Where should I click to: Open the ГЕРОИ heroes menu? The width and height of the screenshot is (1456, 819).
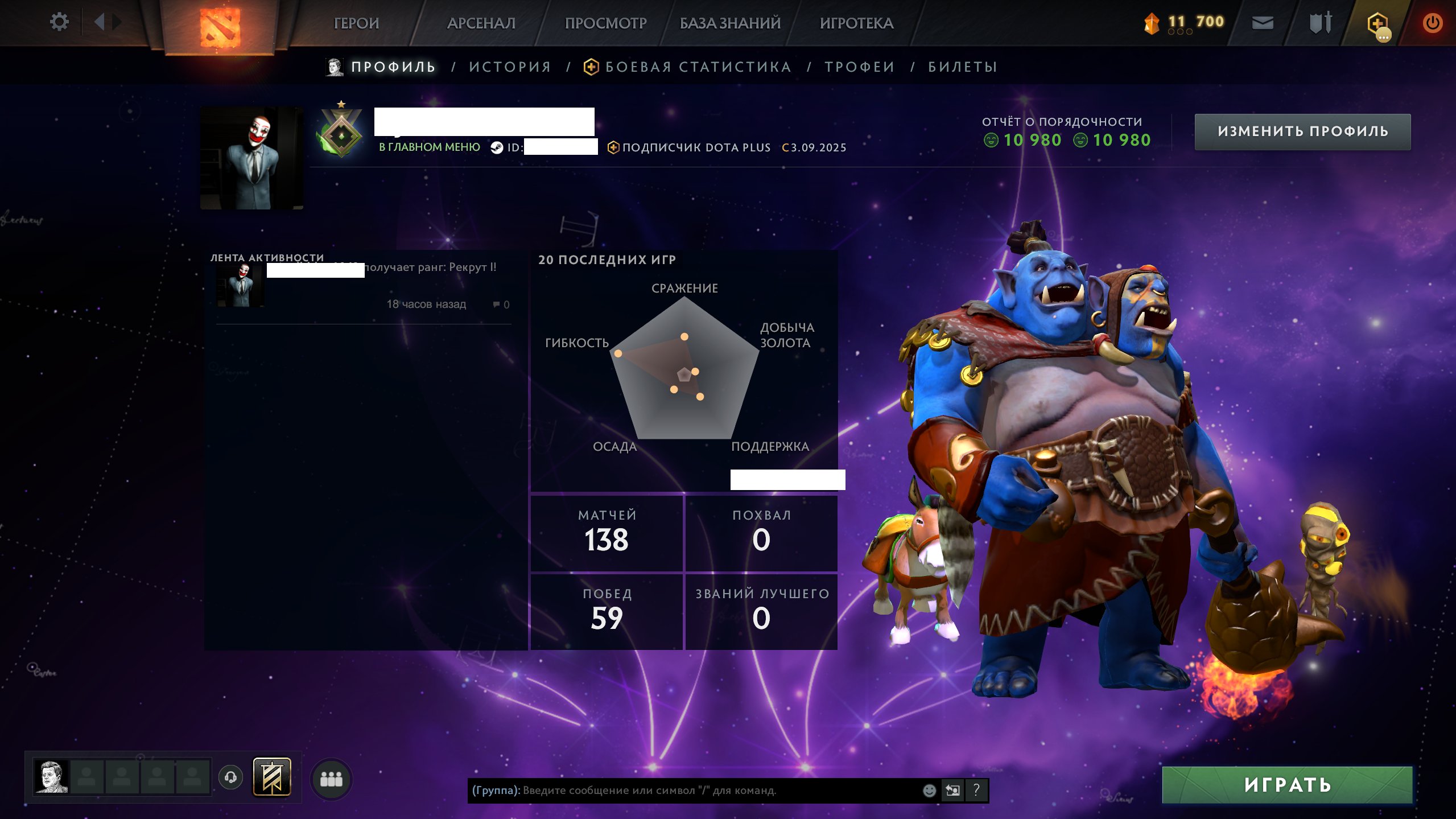[x=356, y=23]
